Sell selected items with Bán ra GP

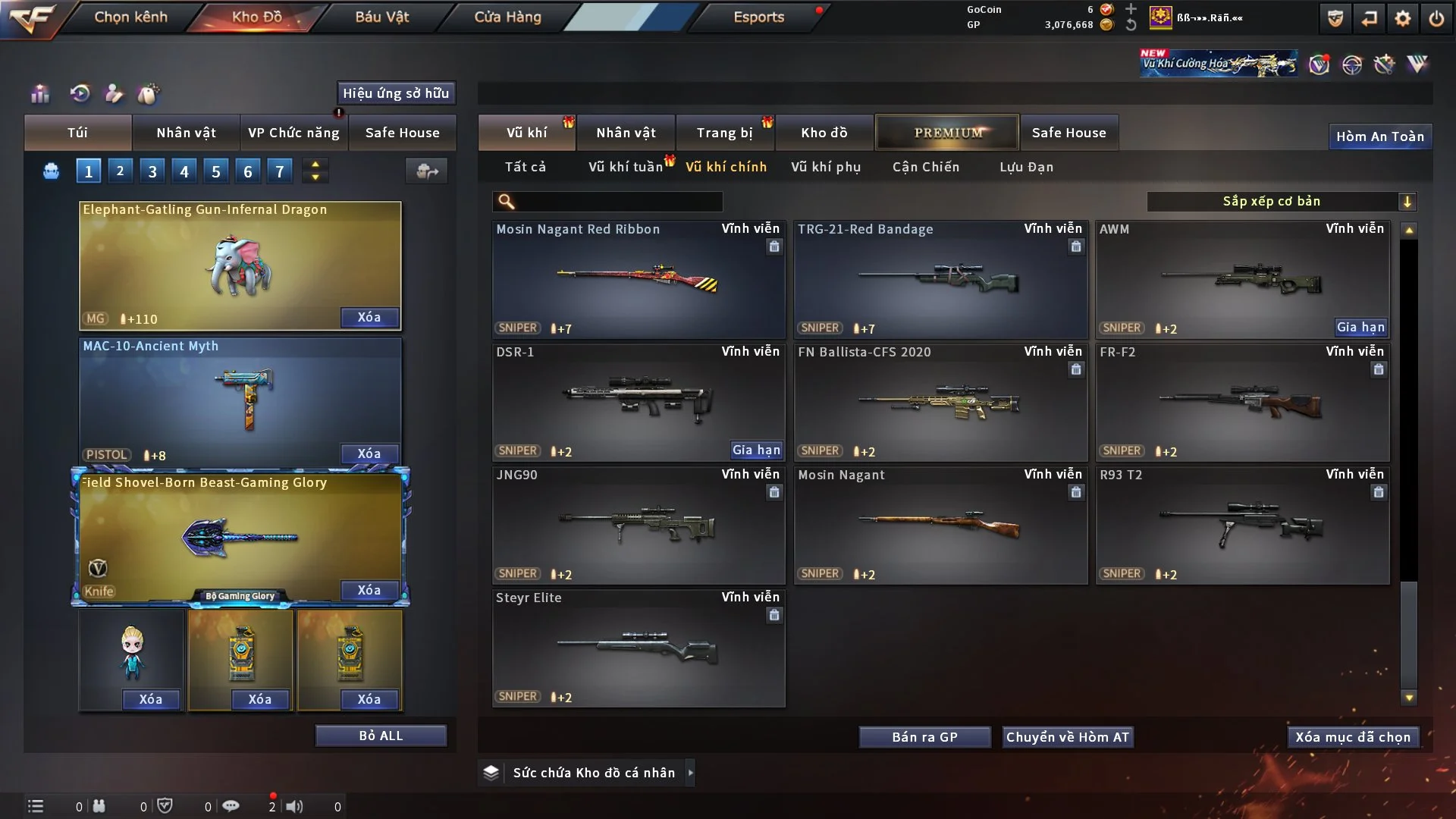pyautogui.click(x=924, y=737)
